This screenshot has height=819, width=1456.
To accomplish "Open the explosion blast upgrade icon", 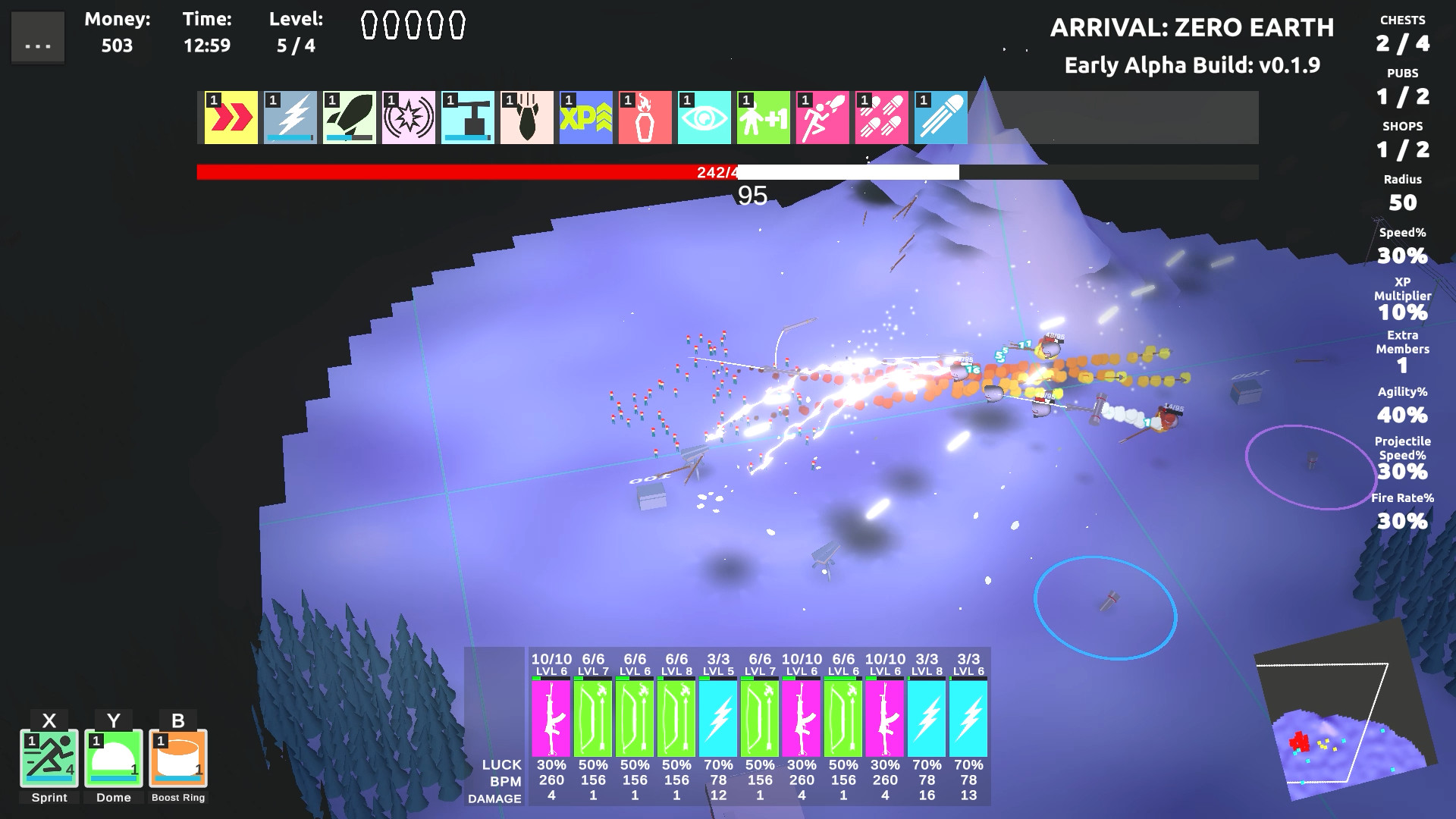I will [x=409, y=115].
